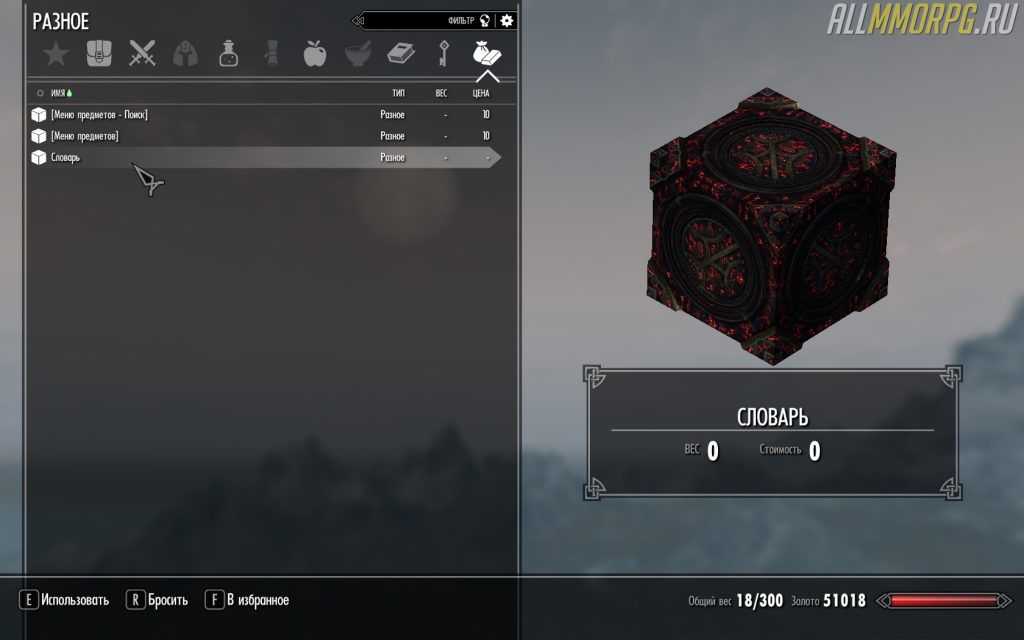
Task: Select the misc pouch category tab
Action: (x=487, y=54)
